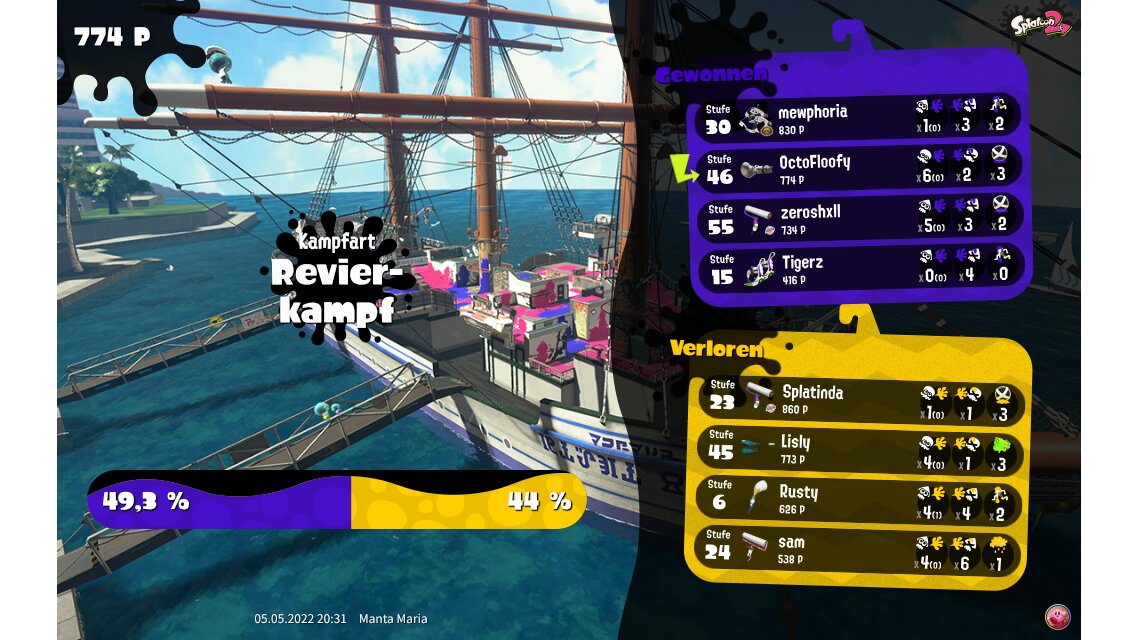Choose the OctoFloofy player row
Image resolution: width=1138 pixels, height=640 pixels.
pos(858,168)
